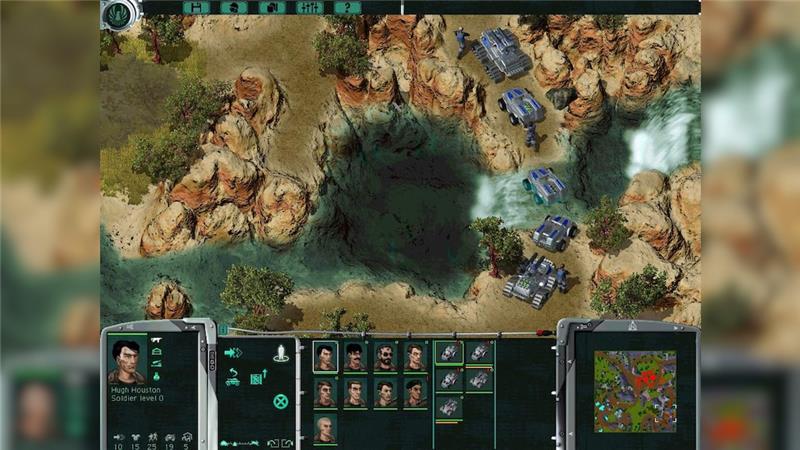Open the options sliders menu

pos(308,7)
